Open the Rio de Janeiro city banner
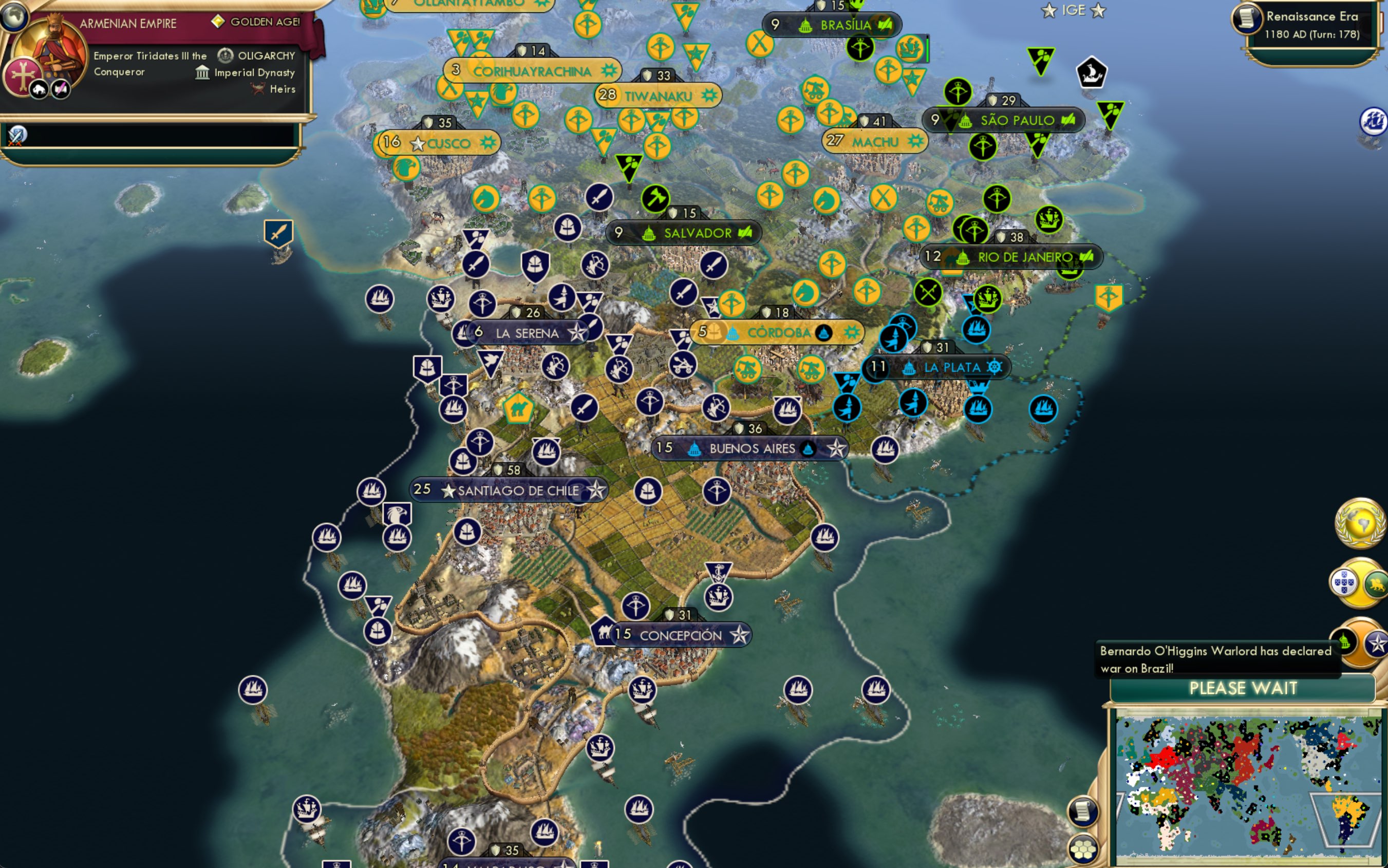The image size is (1388, 868). pos(1013,257)
